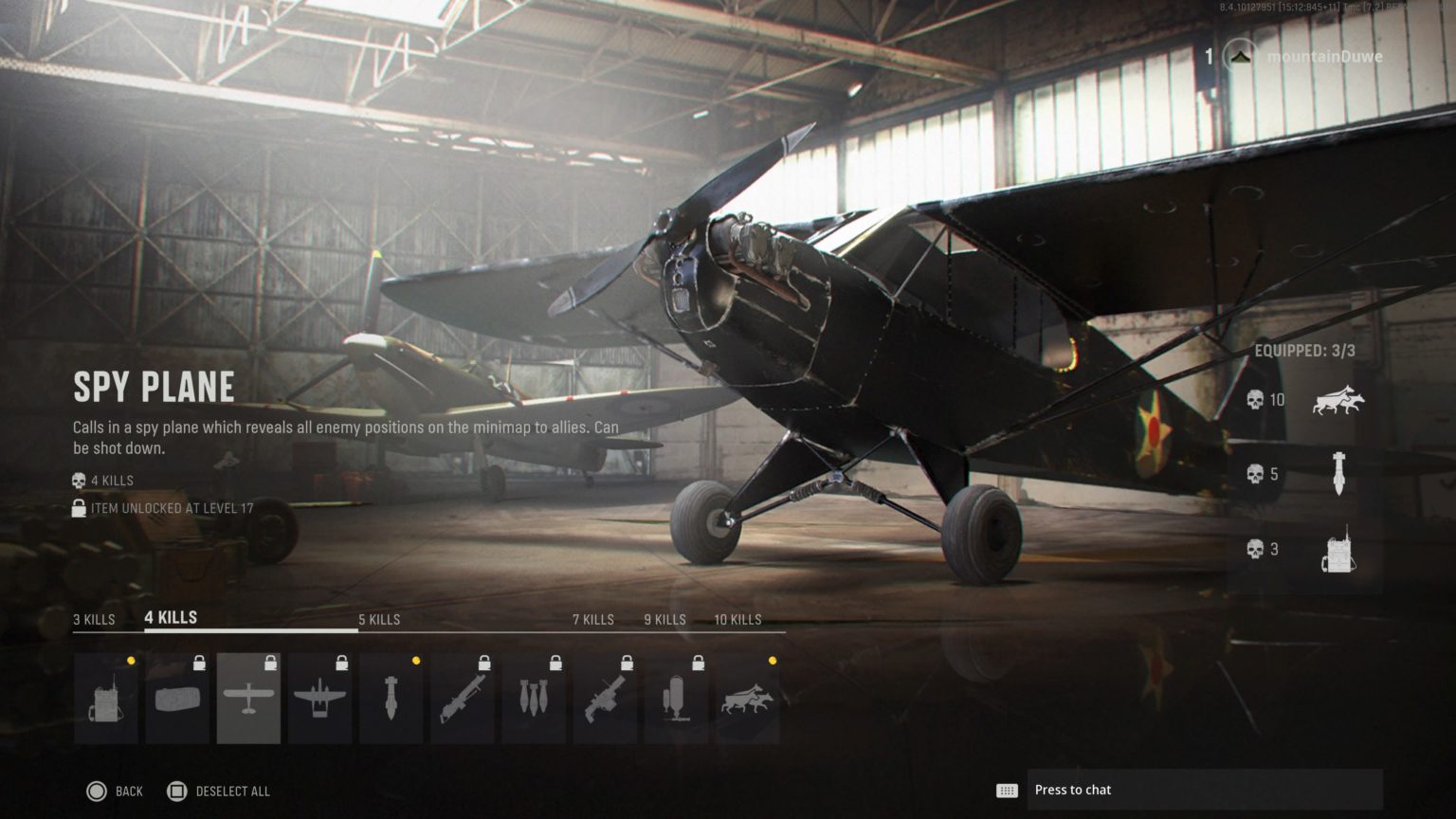Open the 5 KILLS tab
The image size is (1456, 819).
pyautogui.click(x=378, y=619)
